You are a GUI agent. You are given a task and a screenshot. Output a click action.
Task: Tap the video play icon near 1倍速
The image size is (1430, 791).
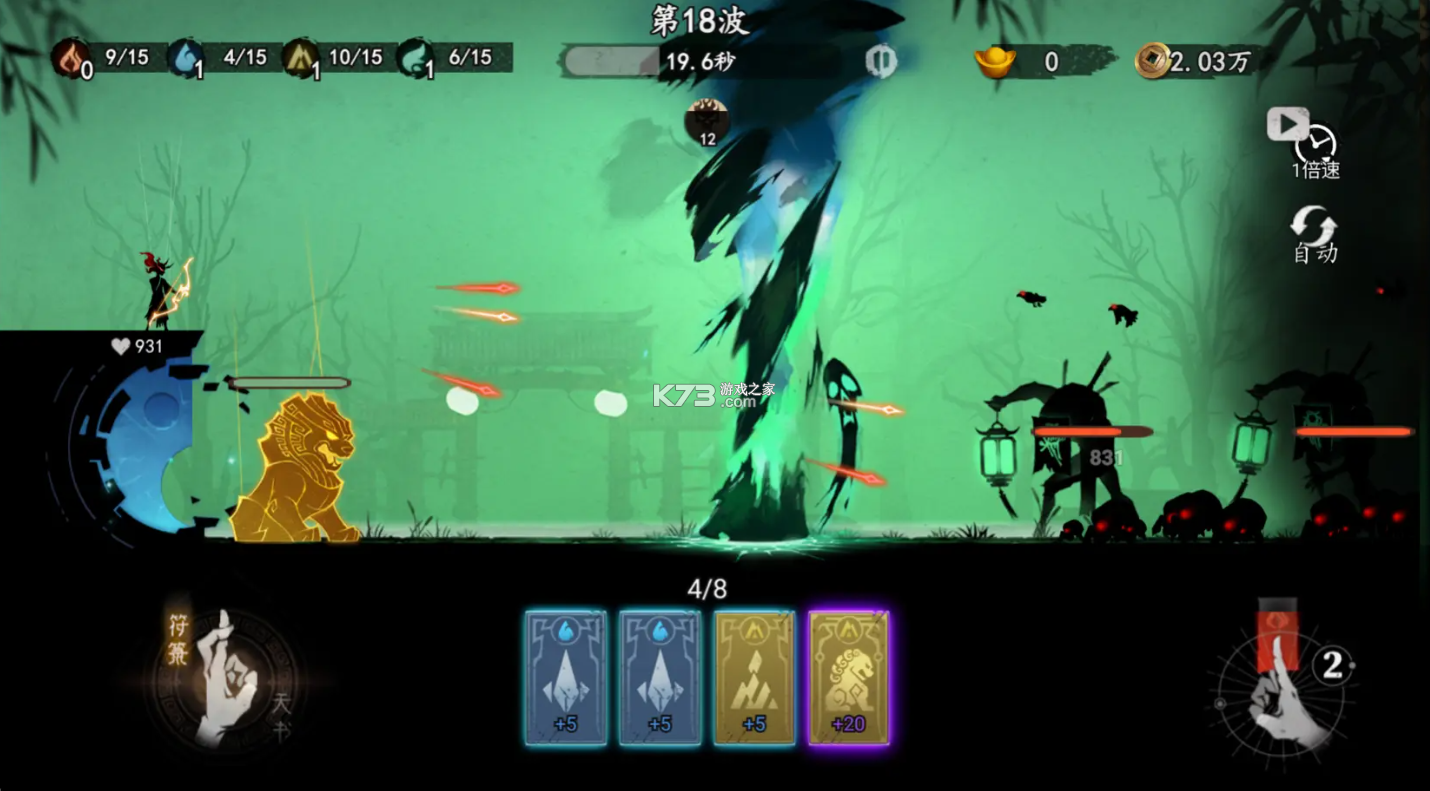pos(1289,123)
